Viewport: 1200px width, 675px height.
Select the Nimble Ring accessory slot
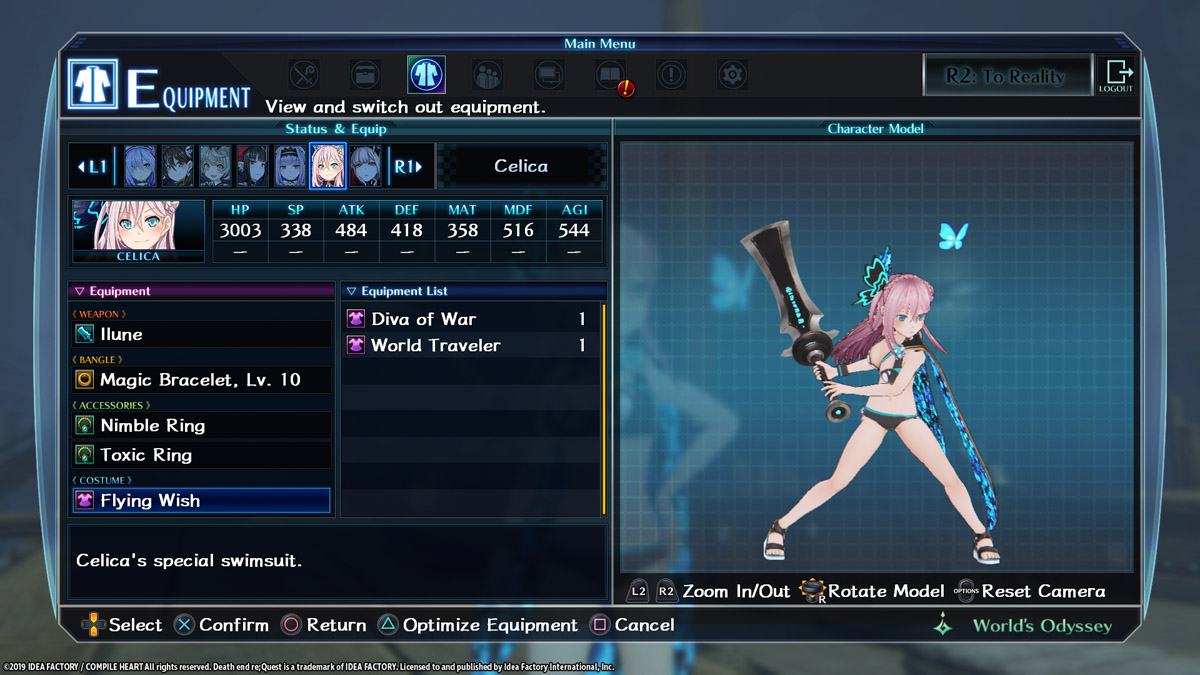pos(200,426)
